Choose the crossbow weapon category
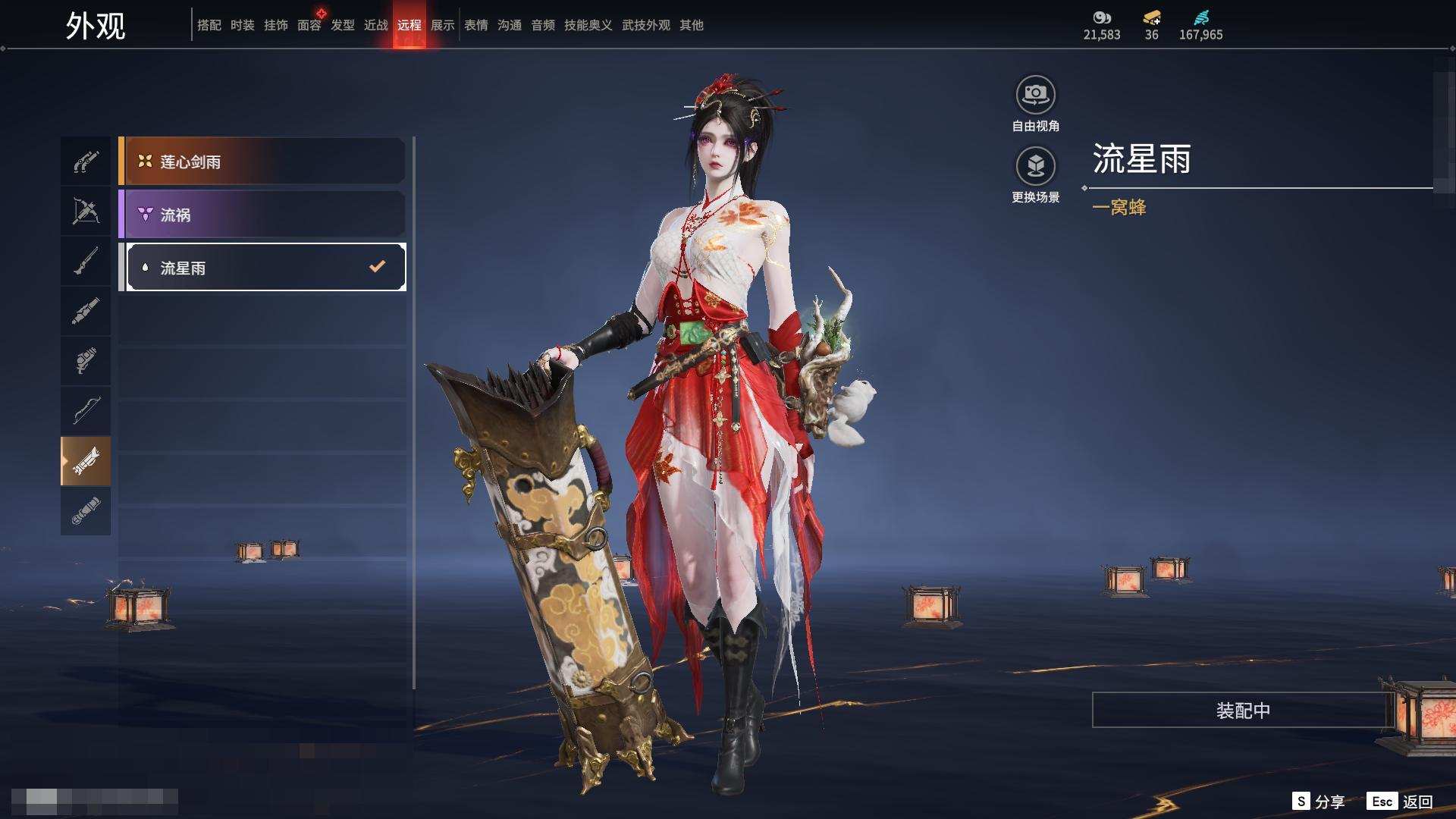The height and width of the screenshot is (819, 1456). coord(86,212)
